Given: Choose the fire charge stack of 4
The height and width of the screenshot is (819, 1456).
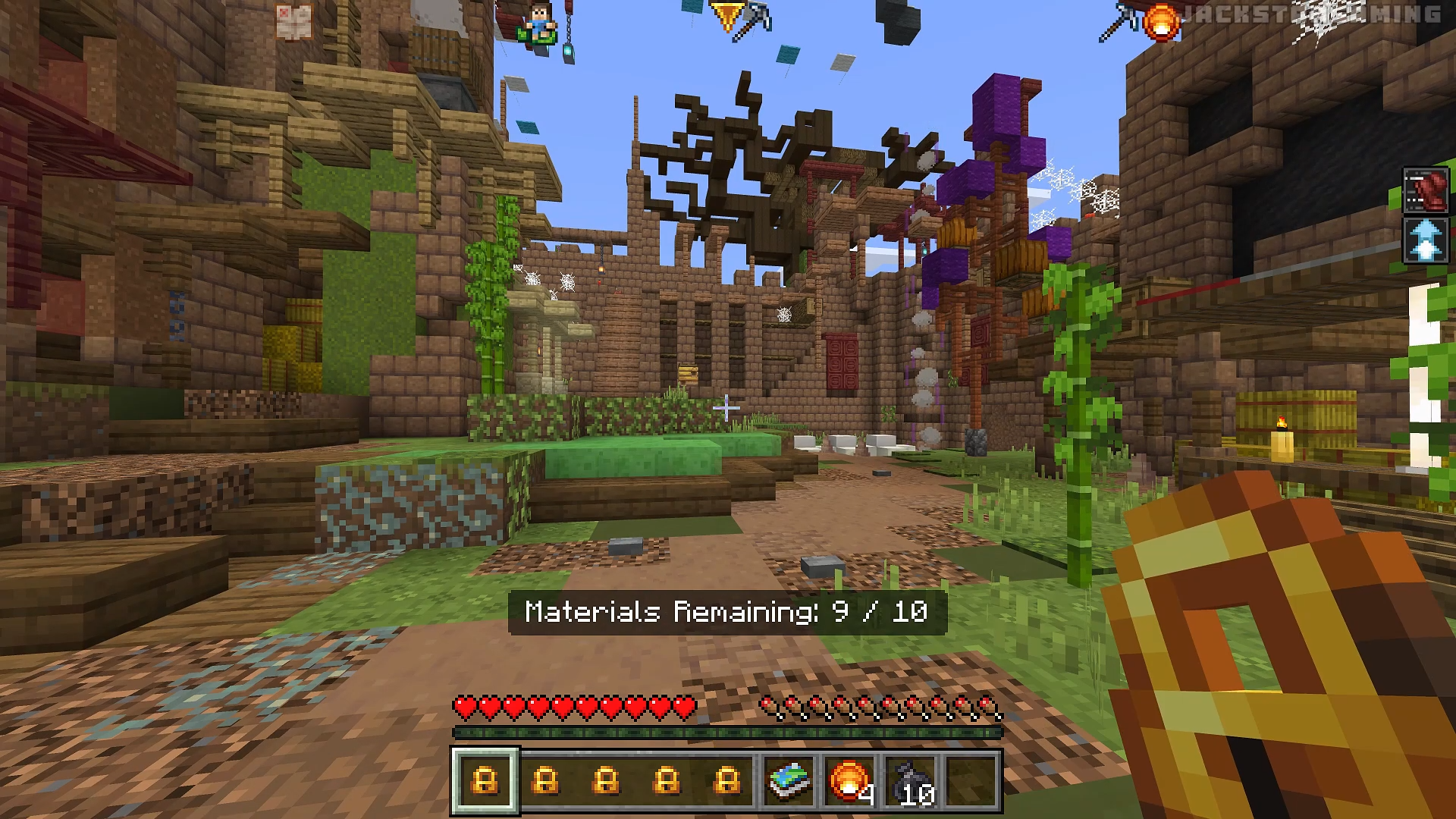Looking at the screenshot, I should pyautogui.click(x=849, y=780).
